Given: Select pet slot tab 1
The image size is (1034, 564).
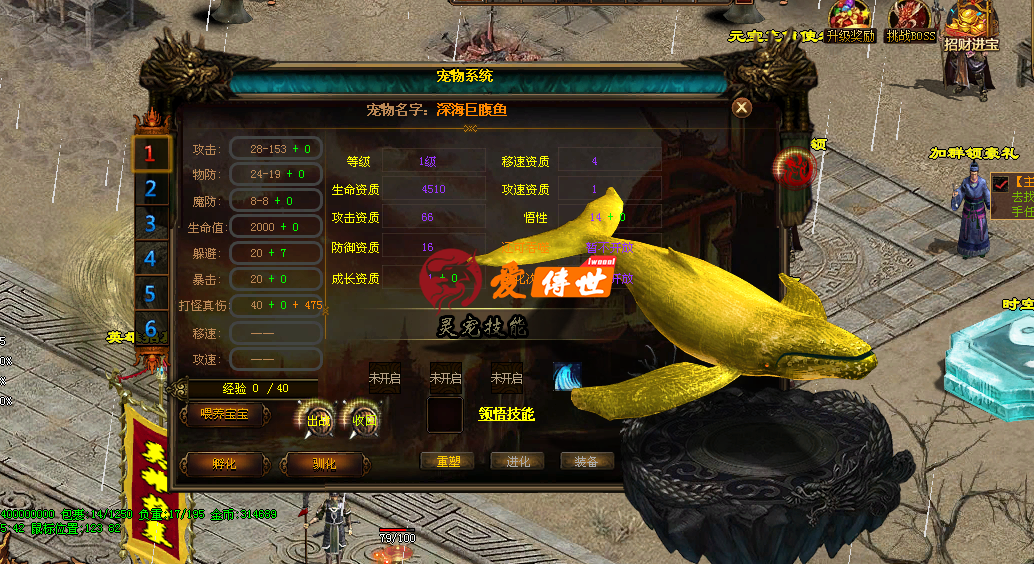Looking at the screenshot, I should pos(150,153).
